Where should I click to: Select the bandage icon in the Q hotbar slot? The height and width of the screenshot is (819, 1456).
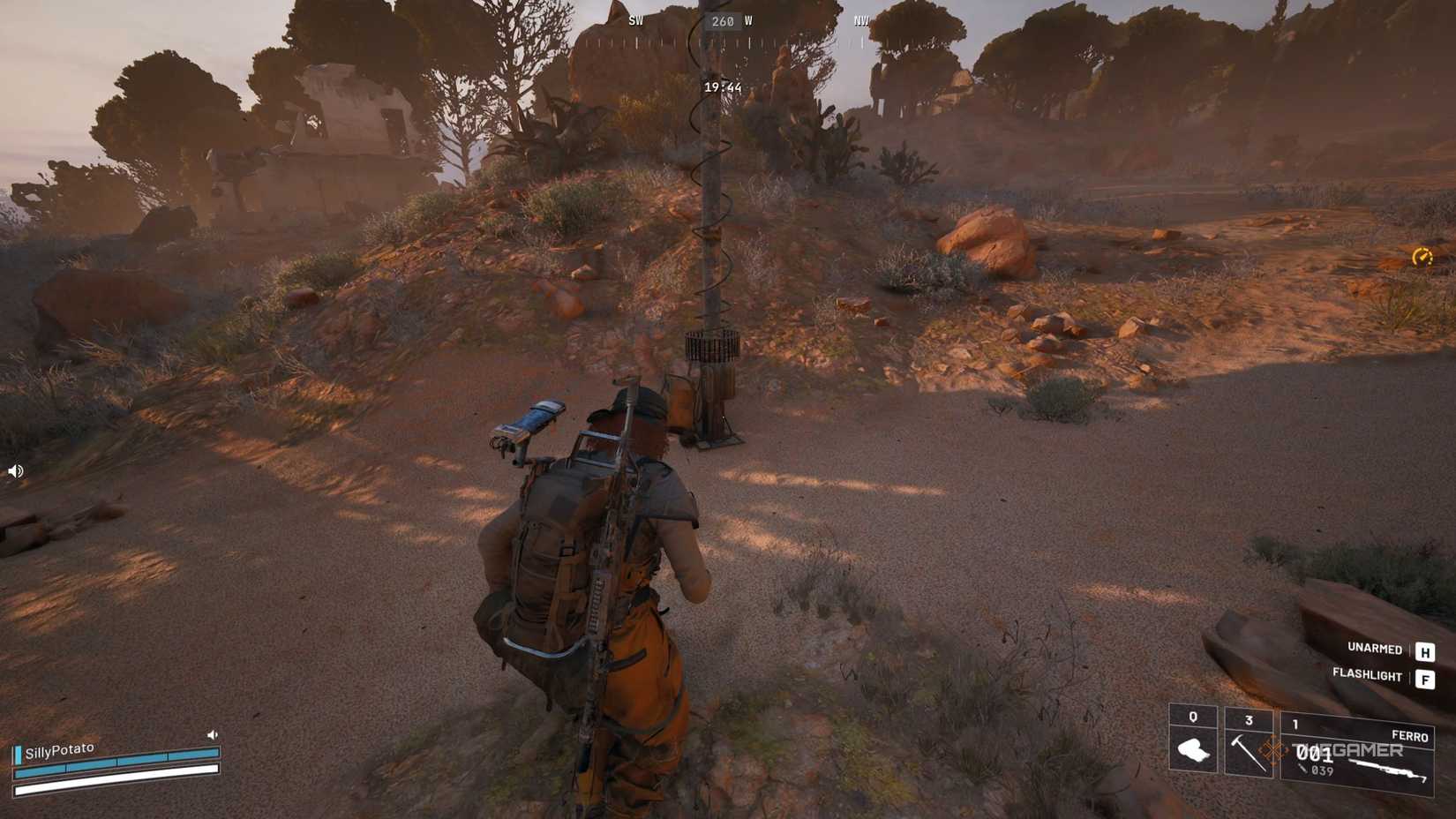(x=1193, y=748)
